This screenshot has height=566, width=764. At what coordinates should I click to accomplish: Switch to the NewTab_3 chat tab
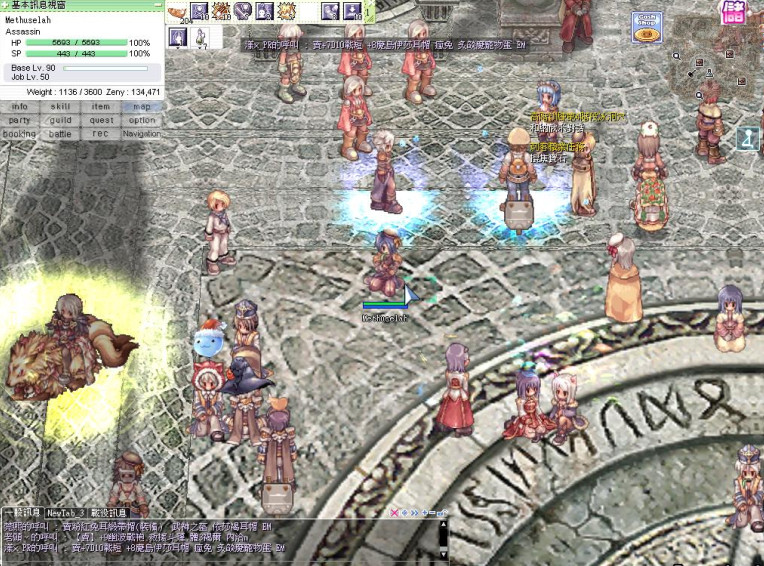click(x=65, y=513)
